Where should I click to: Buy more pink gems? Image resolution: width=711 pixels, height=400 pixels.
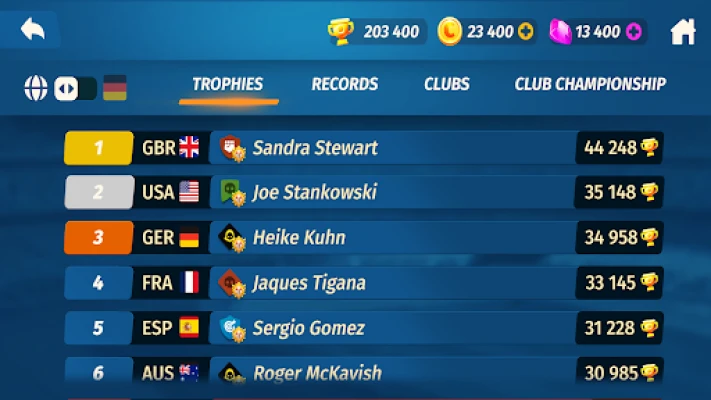[x=633, y=32]
